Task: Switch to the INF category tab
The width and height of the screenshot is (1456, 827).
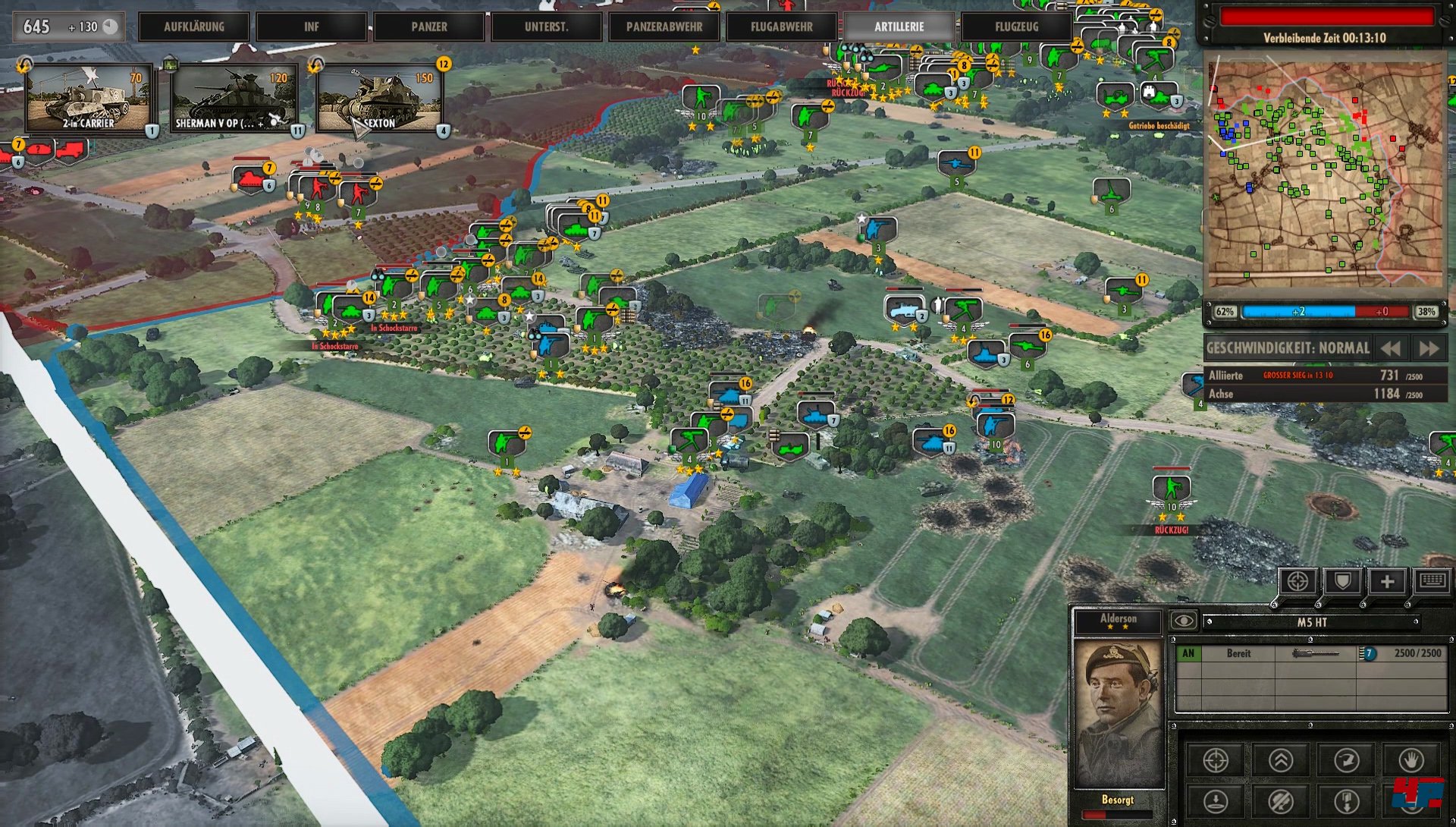Action: tap(312, 27)
